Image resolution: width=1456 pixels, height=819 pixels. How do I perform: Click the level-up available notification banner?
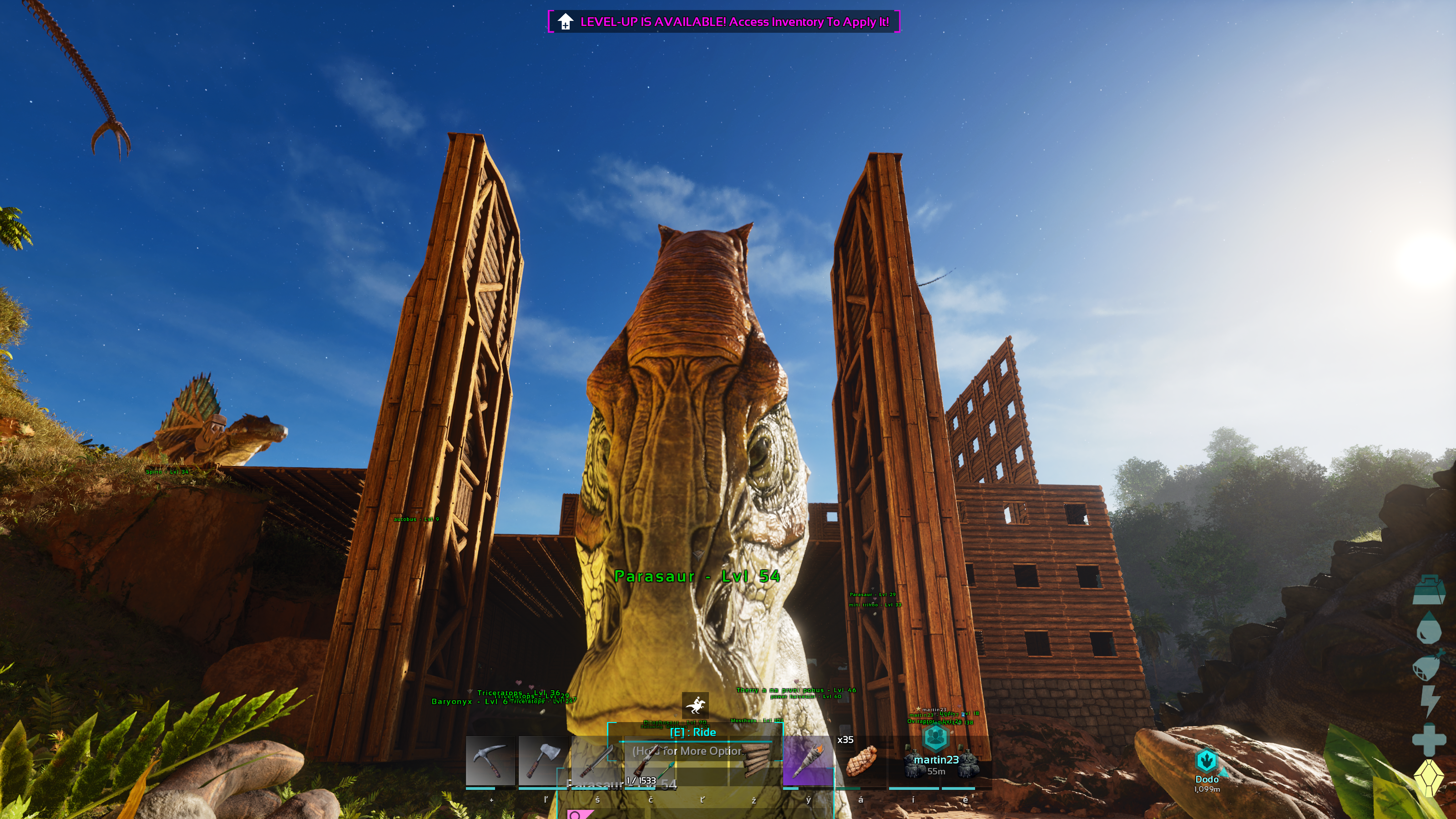(723, 21)
